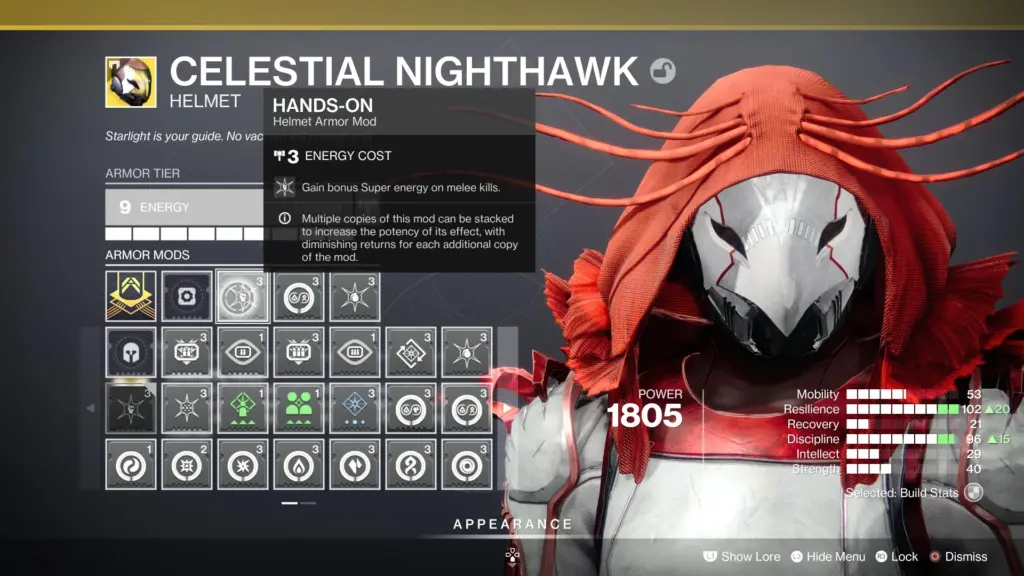The height and width of the screenshot is (576, 1024).
Task: Pick the green diamond-tree mod costing 1
Action: click(242, 408)
